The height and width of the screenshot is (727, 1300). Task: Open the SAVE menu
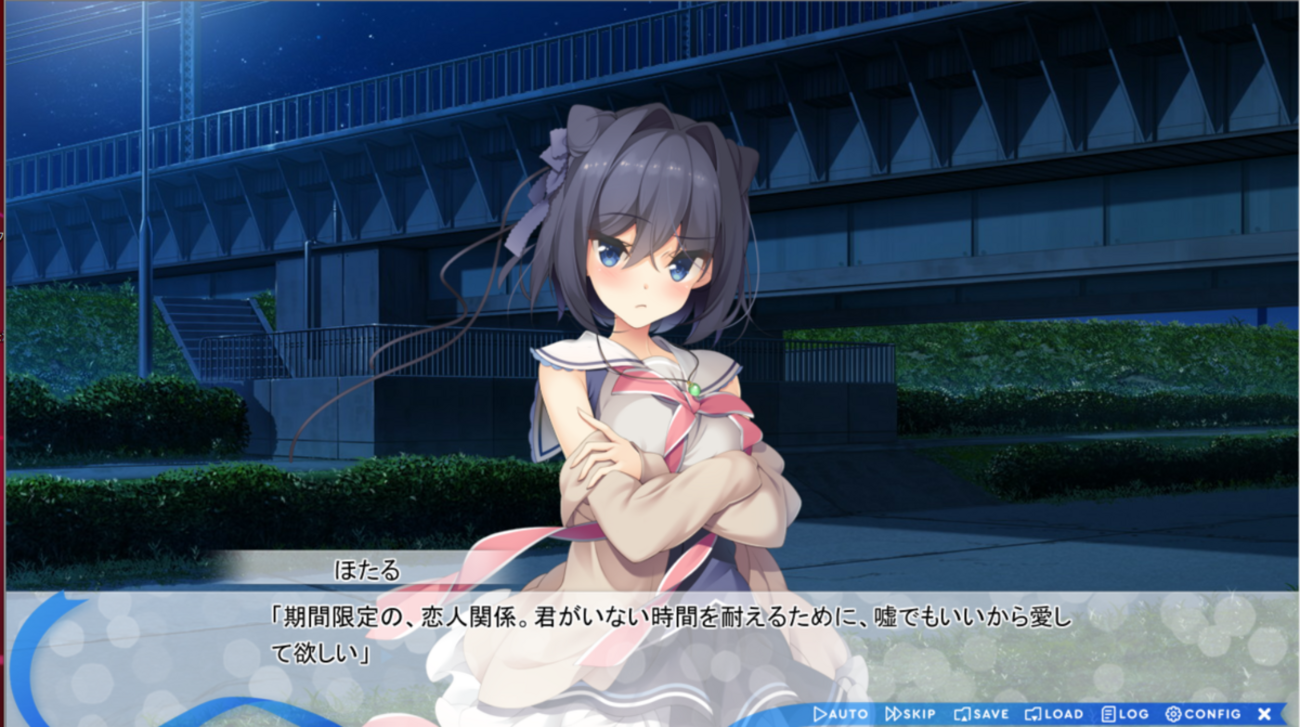click(981, 714)
